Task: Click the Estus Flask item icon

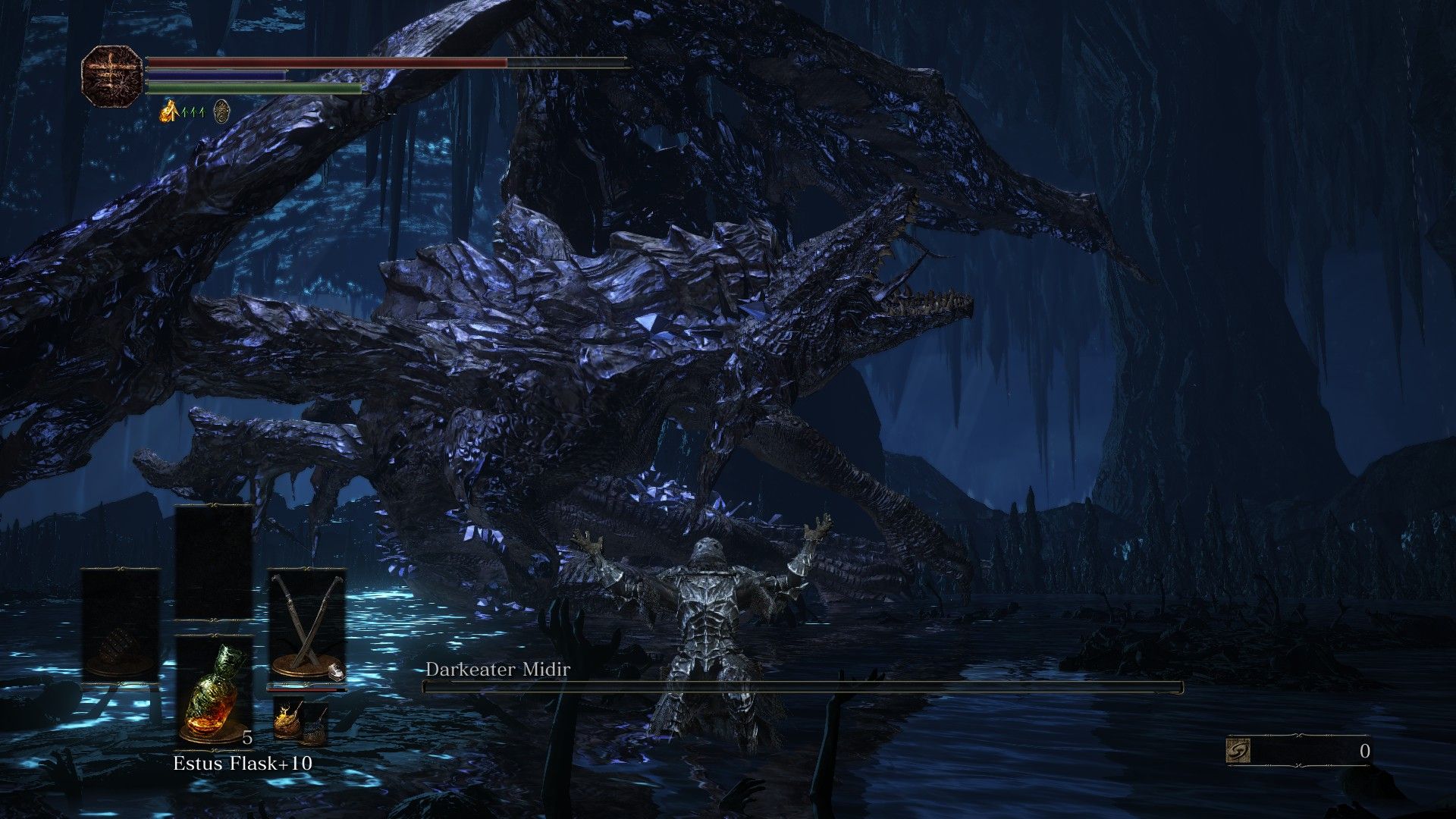Action: [214, 695]
